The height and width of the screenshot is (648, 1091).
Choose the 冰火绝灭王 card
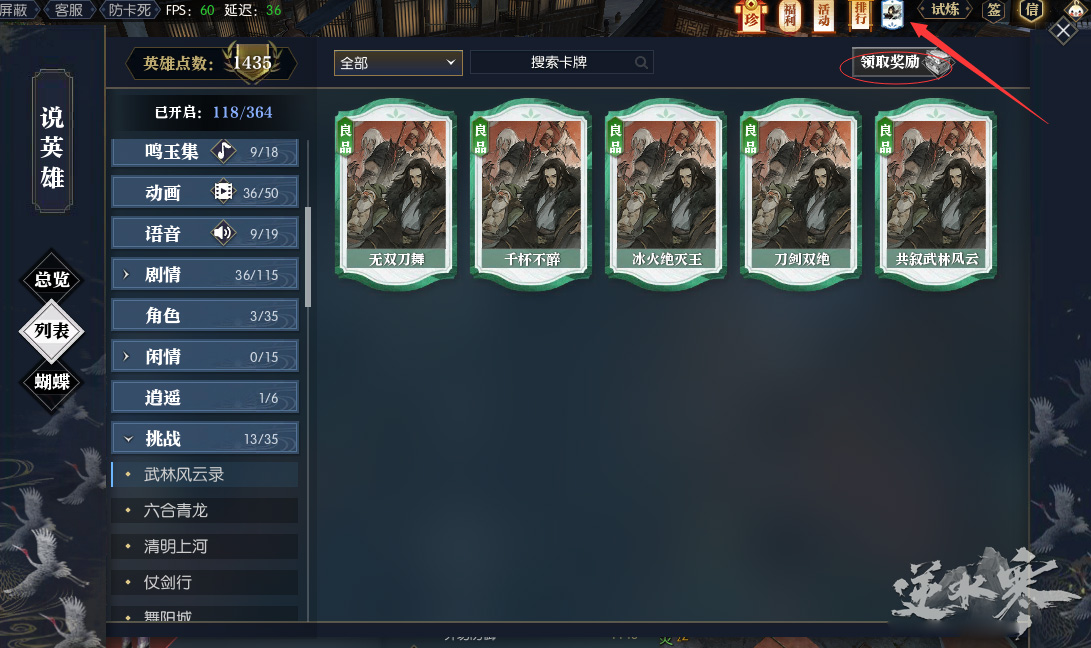(x=666, y=191)
